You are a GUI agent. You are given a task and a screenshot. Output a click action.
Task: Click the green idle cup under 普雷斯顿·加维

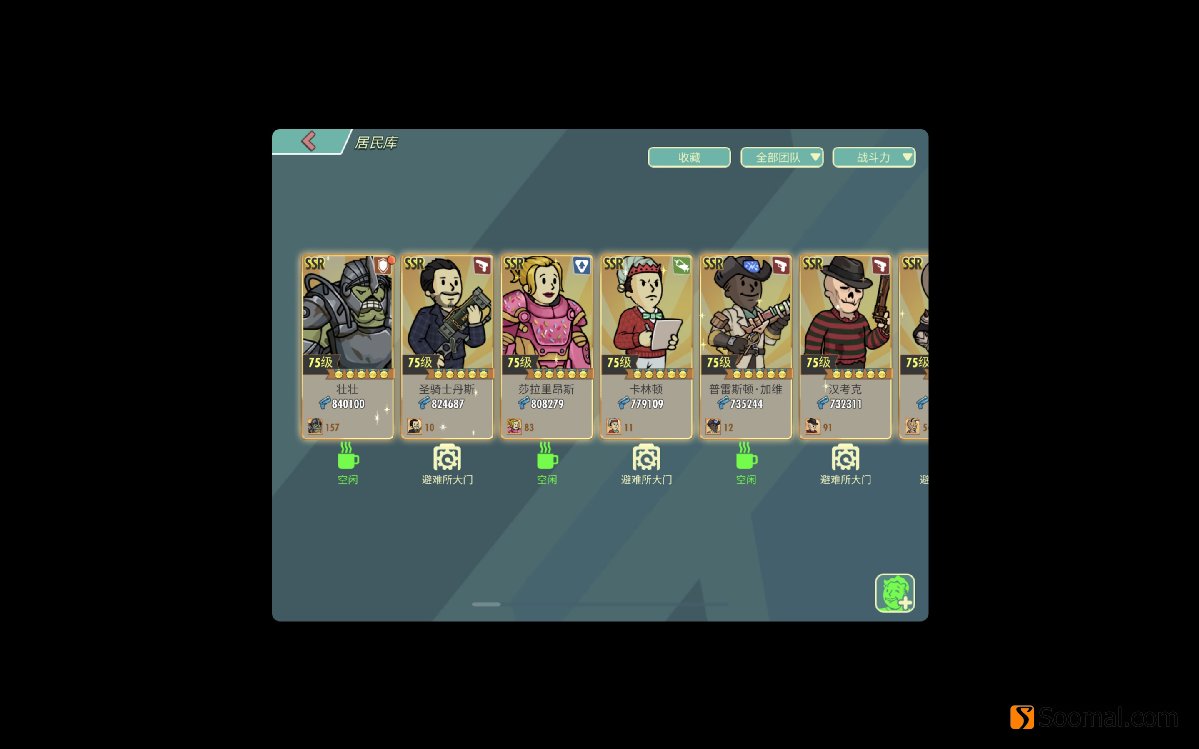coord(746,459)
